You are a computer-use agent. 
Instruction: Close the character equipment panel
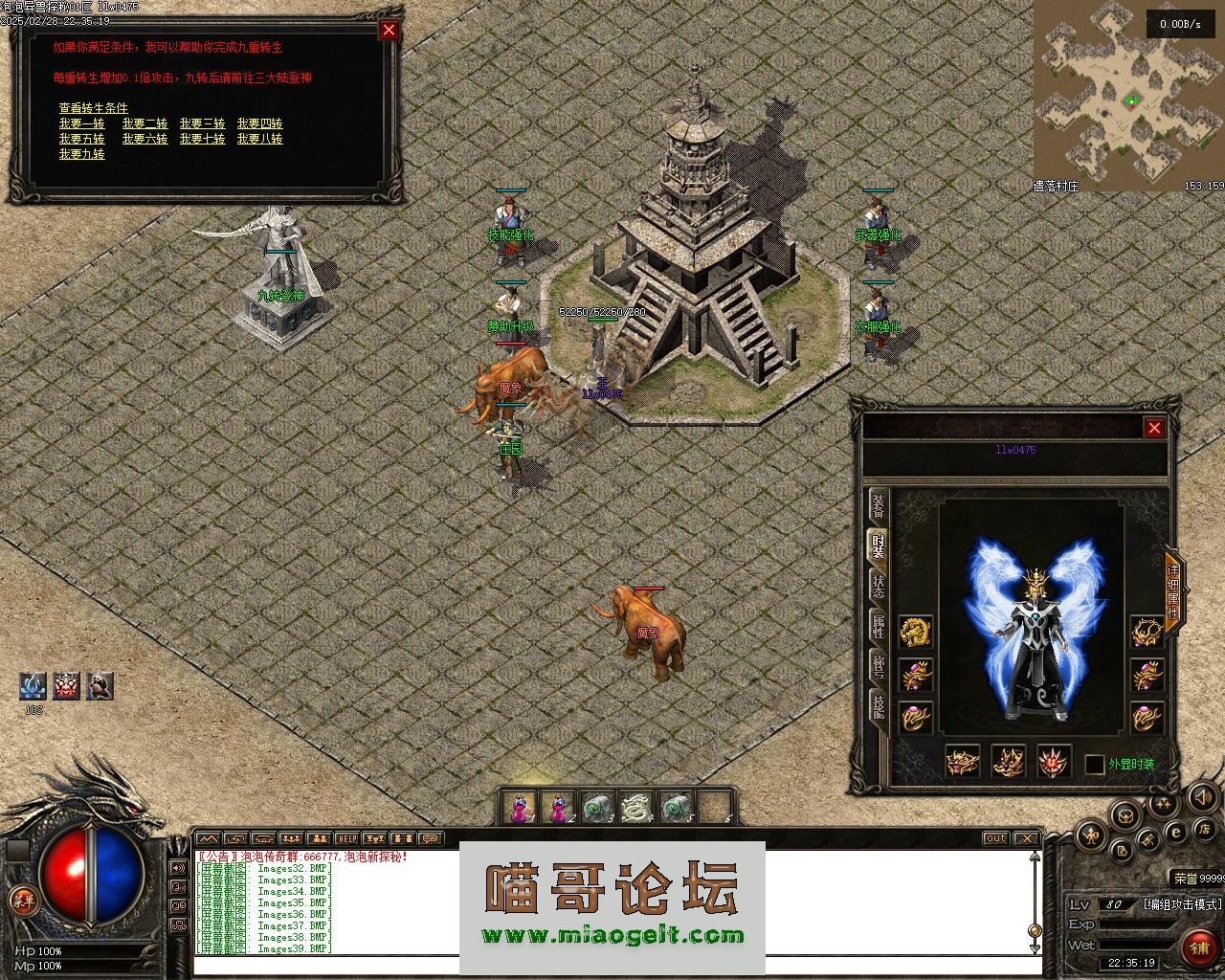[x=1154, y=428]
